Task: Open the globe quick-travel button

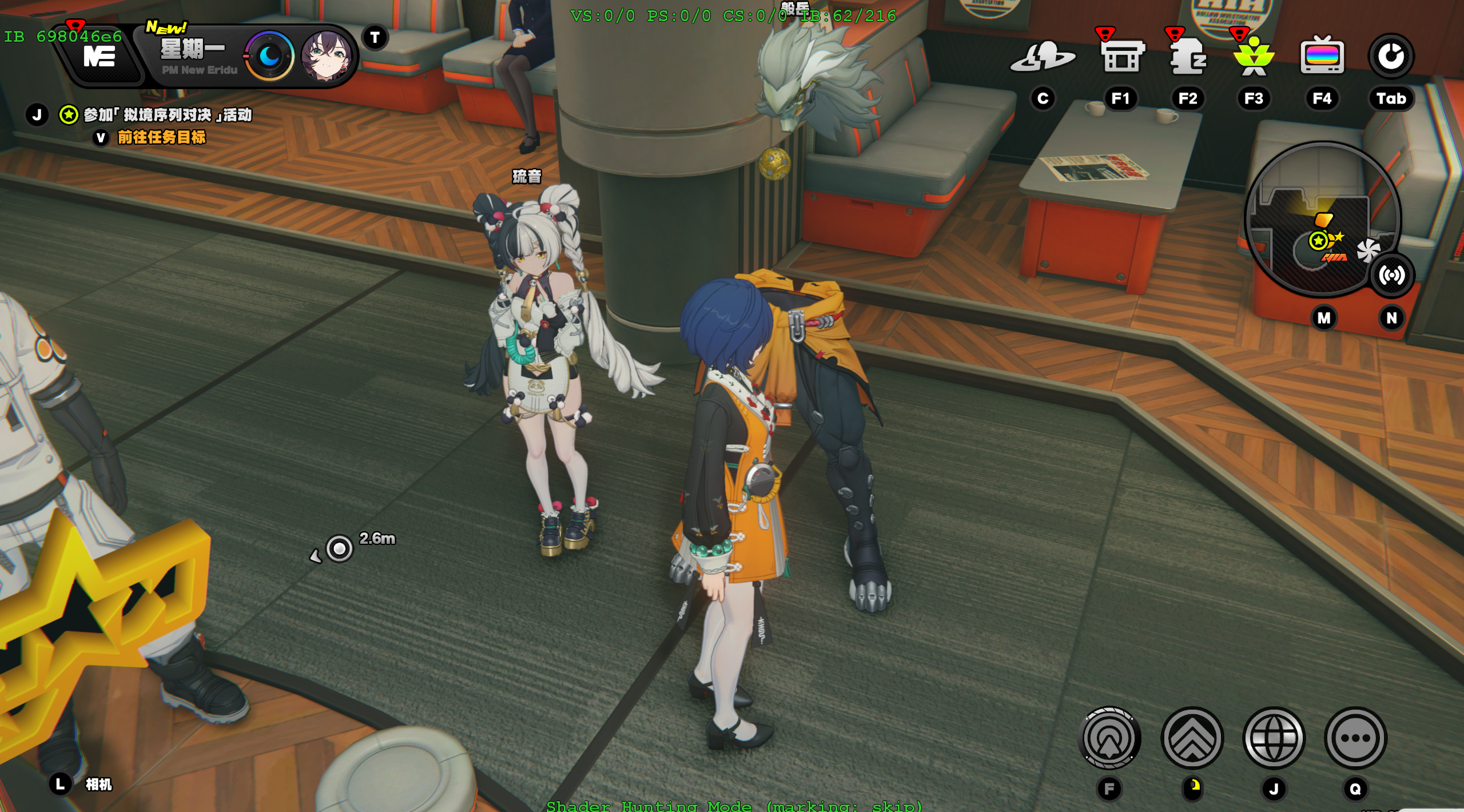Action: tap(1274, 738)
